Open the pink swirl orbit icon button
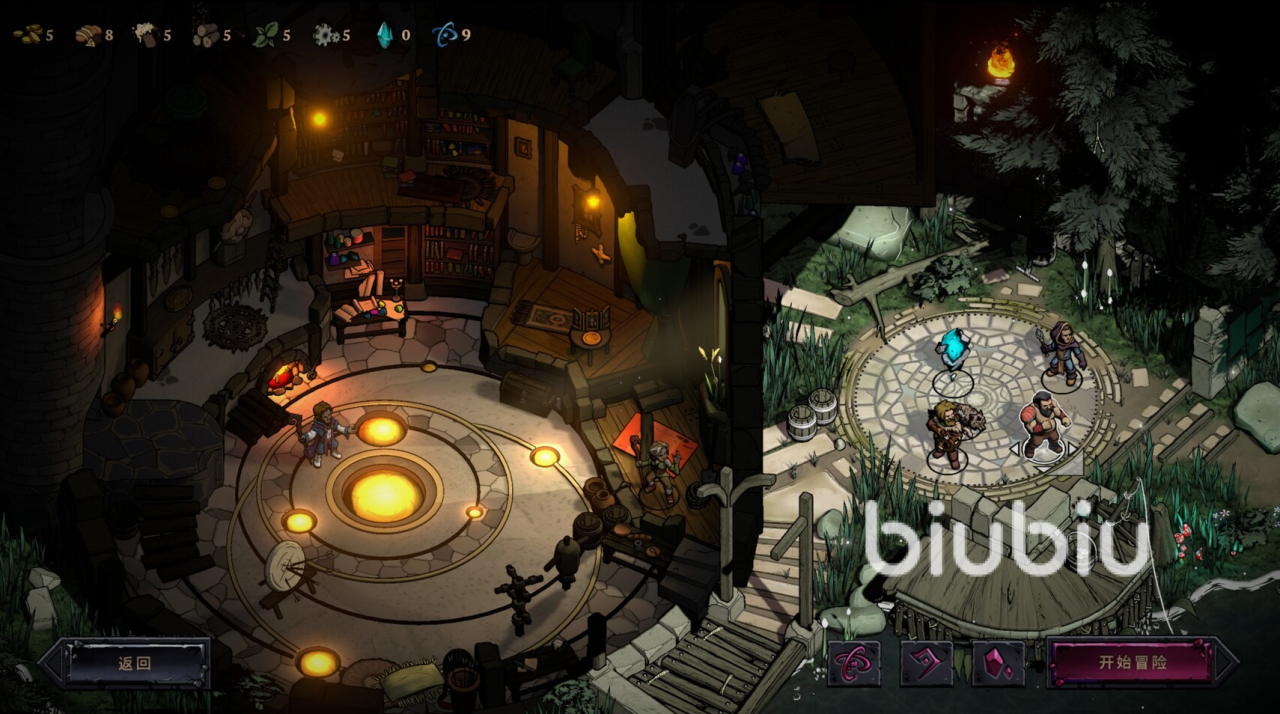 pos(853,663)
